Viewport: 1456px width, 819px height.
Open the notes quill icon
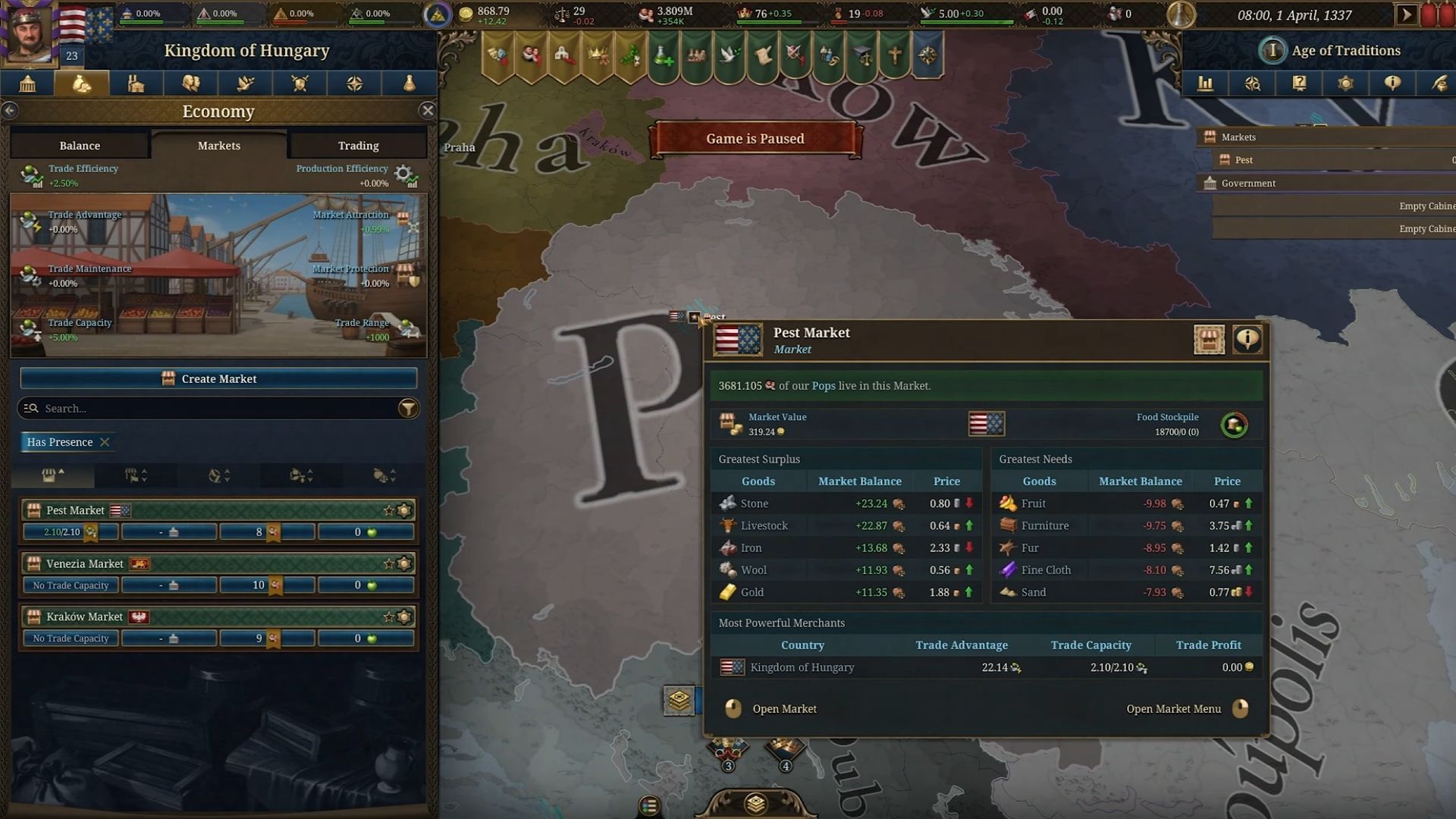coord(1439,84)
